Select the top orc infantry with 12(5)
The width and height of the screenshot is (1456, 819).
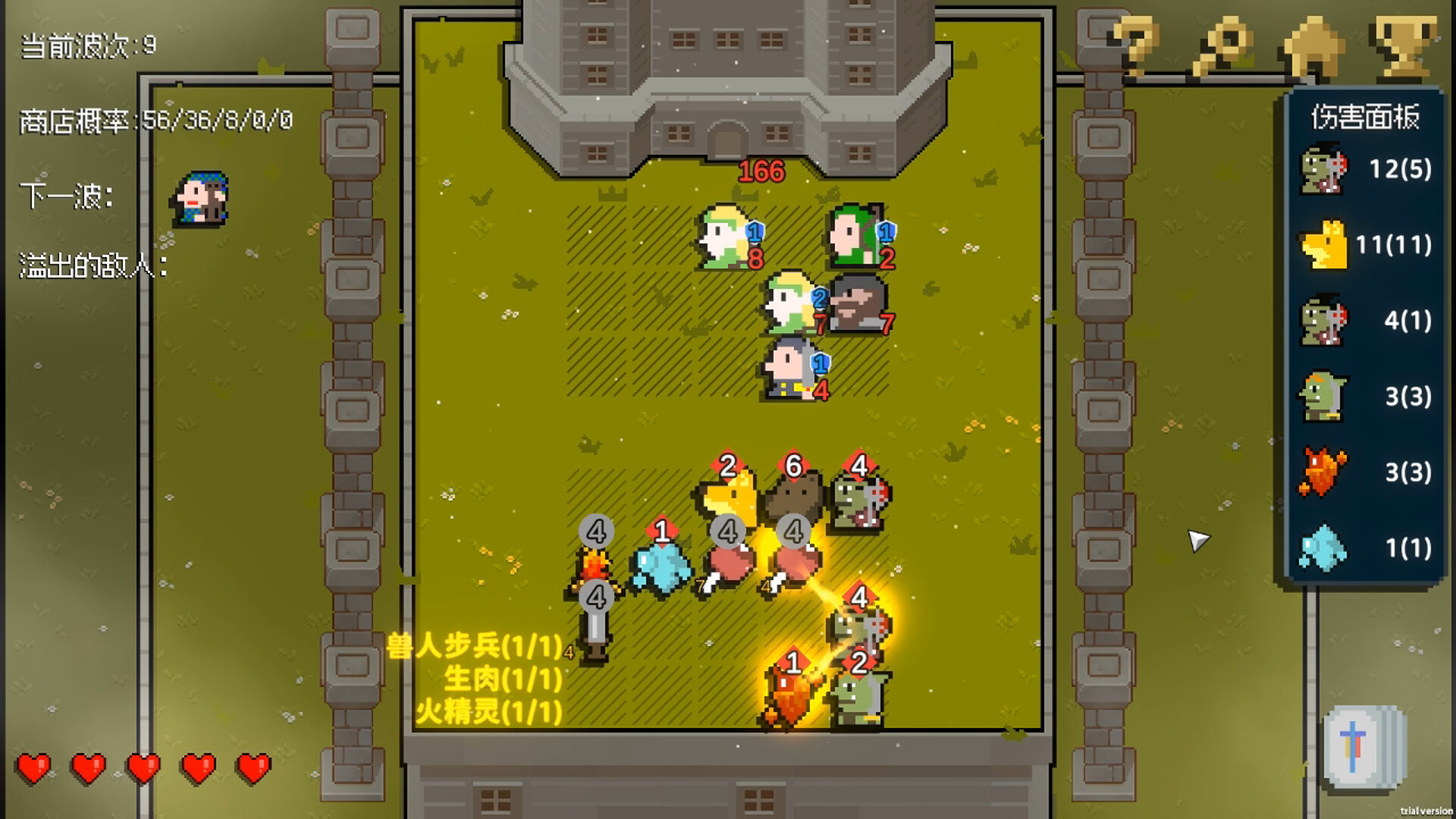1324,172
